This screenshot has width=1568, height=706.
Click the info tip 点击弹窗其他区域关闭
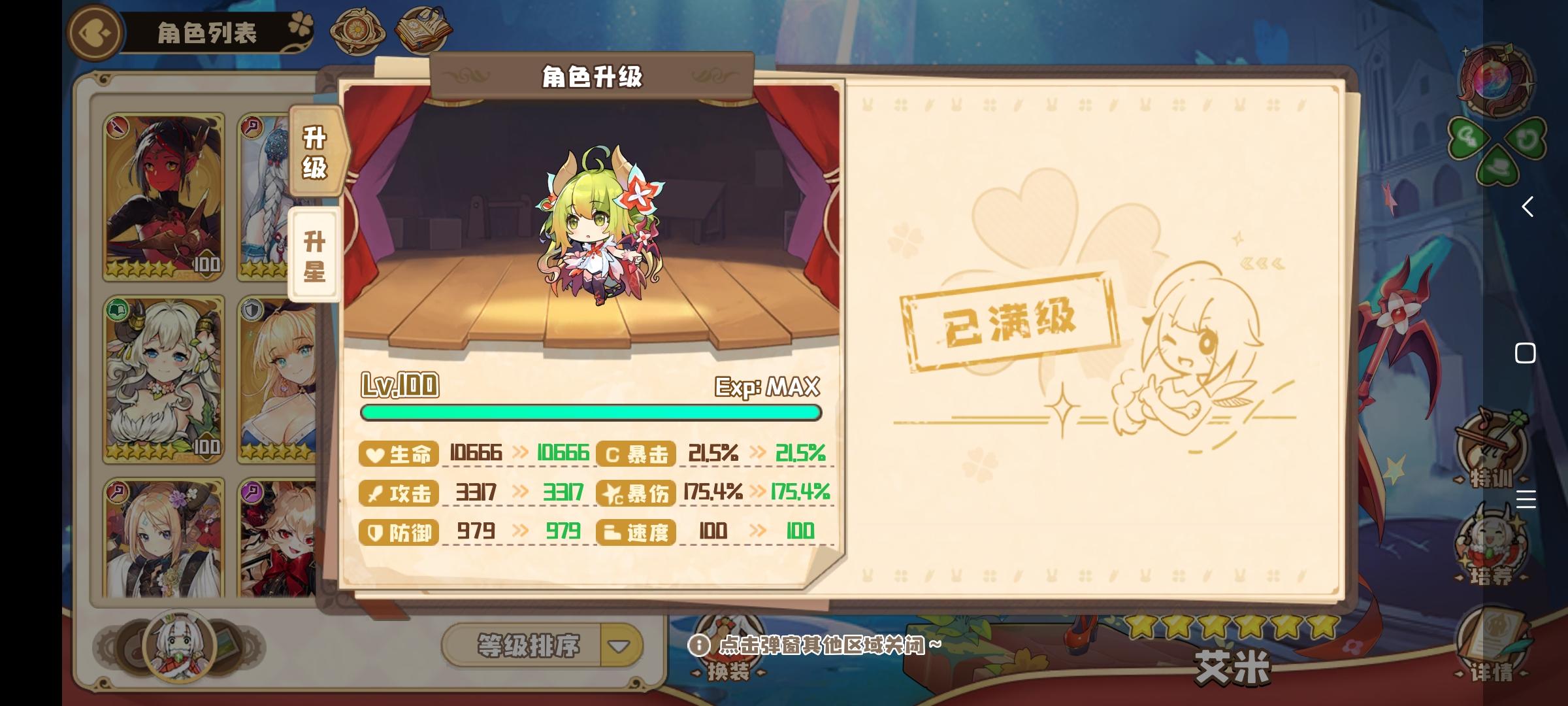823,644
